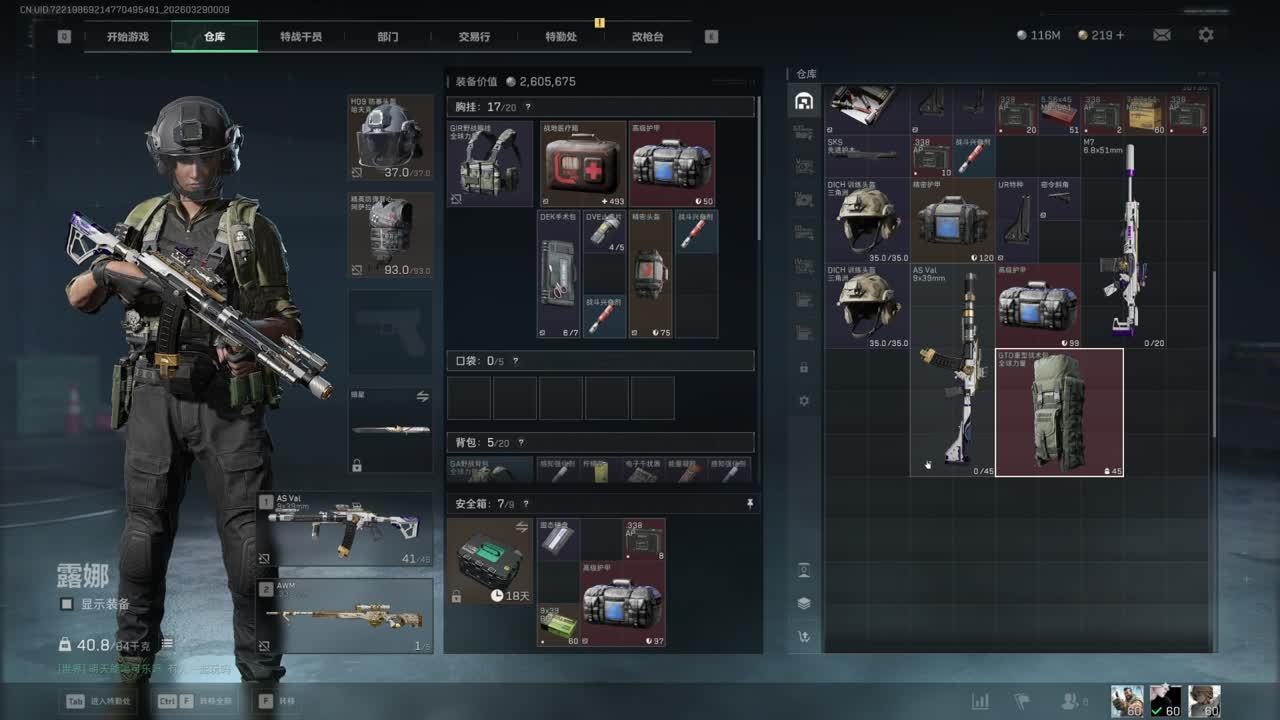The width and height of the screenshot is (1280, 720).
Task: Pick the SKS rifle in stash
Action: point(866,154)
